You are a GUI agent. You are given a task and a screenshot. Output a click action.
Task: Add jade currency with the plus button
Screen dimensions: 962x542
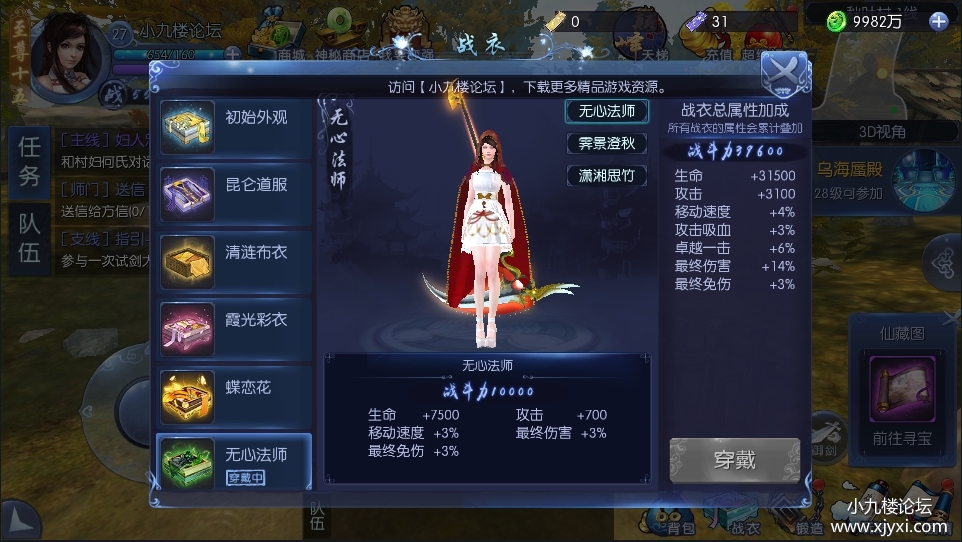938,21
